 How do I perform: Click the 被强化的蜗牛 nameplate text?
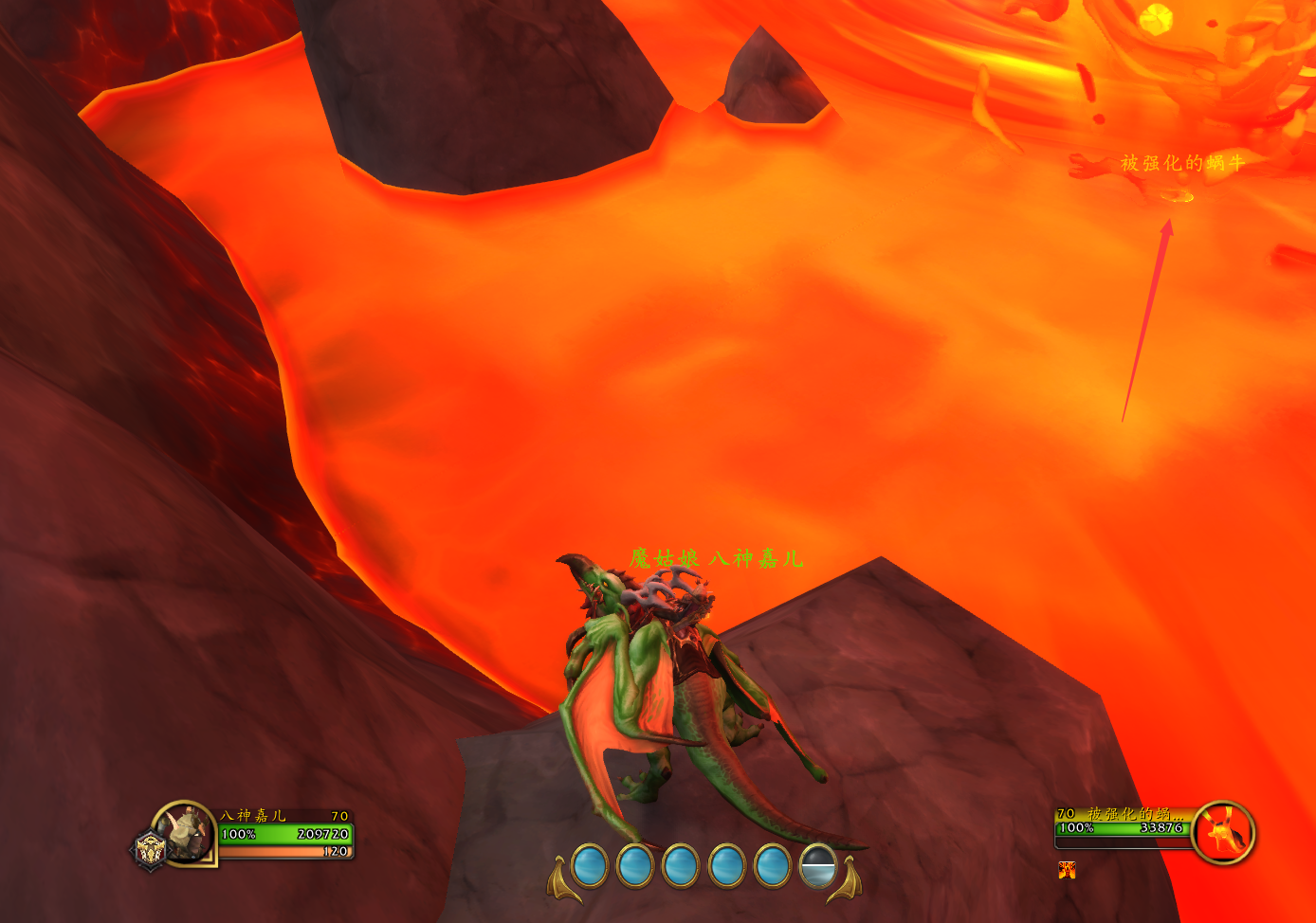coord(1181,163)
